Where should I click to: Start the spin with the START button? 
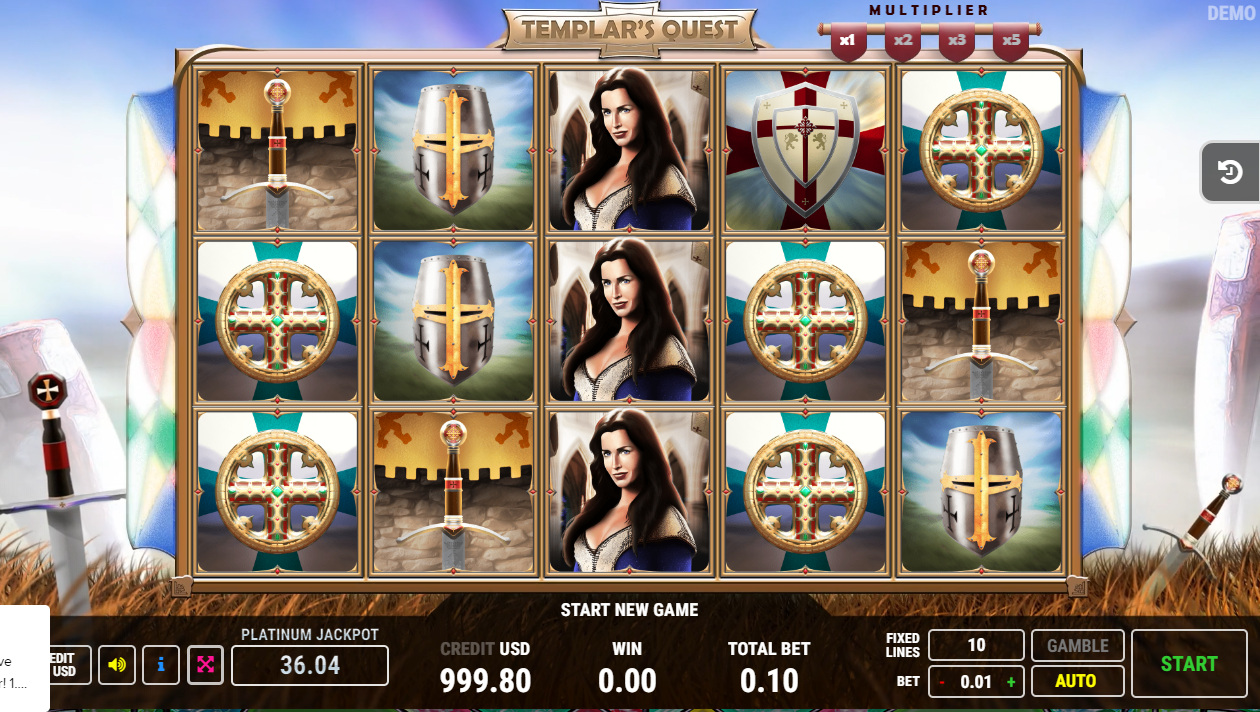1188,664
